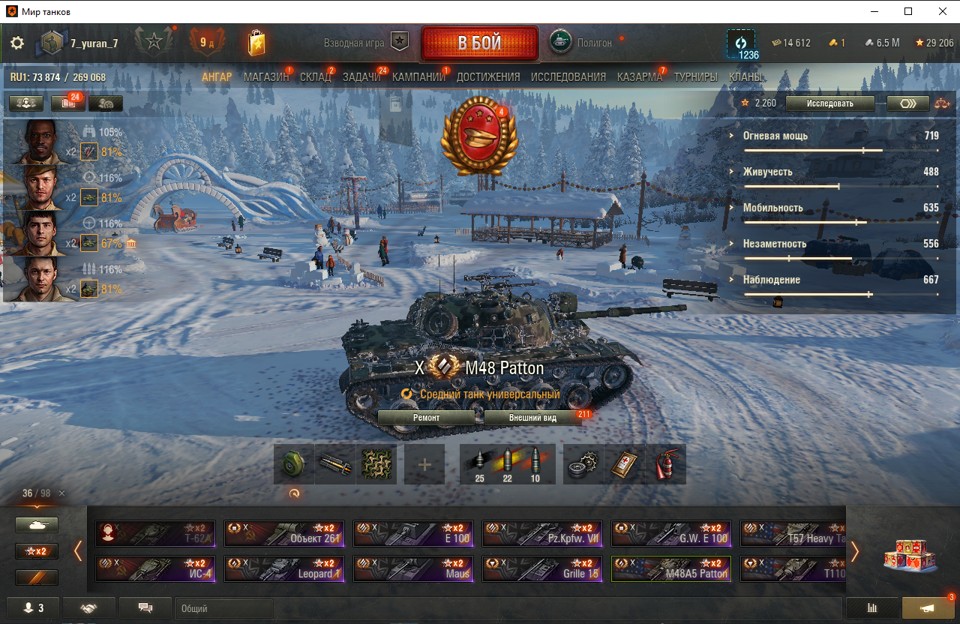This screenshot has height=624, width=960.
Task: Switch to the КАЗАРМА tab
Action: pos(639,77)
